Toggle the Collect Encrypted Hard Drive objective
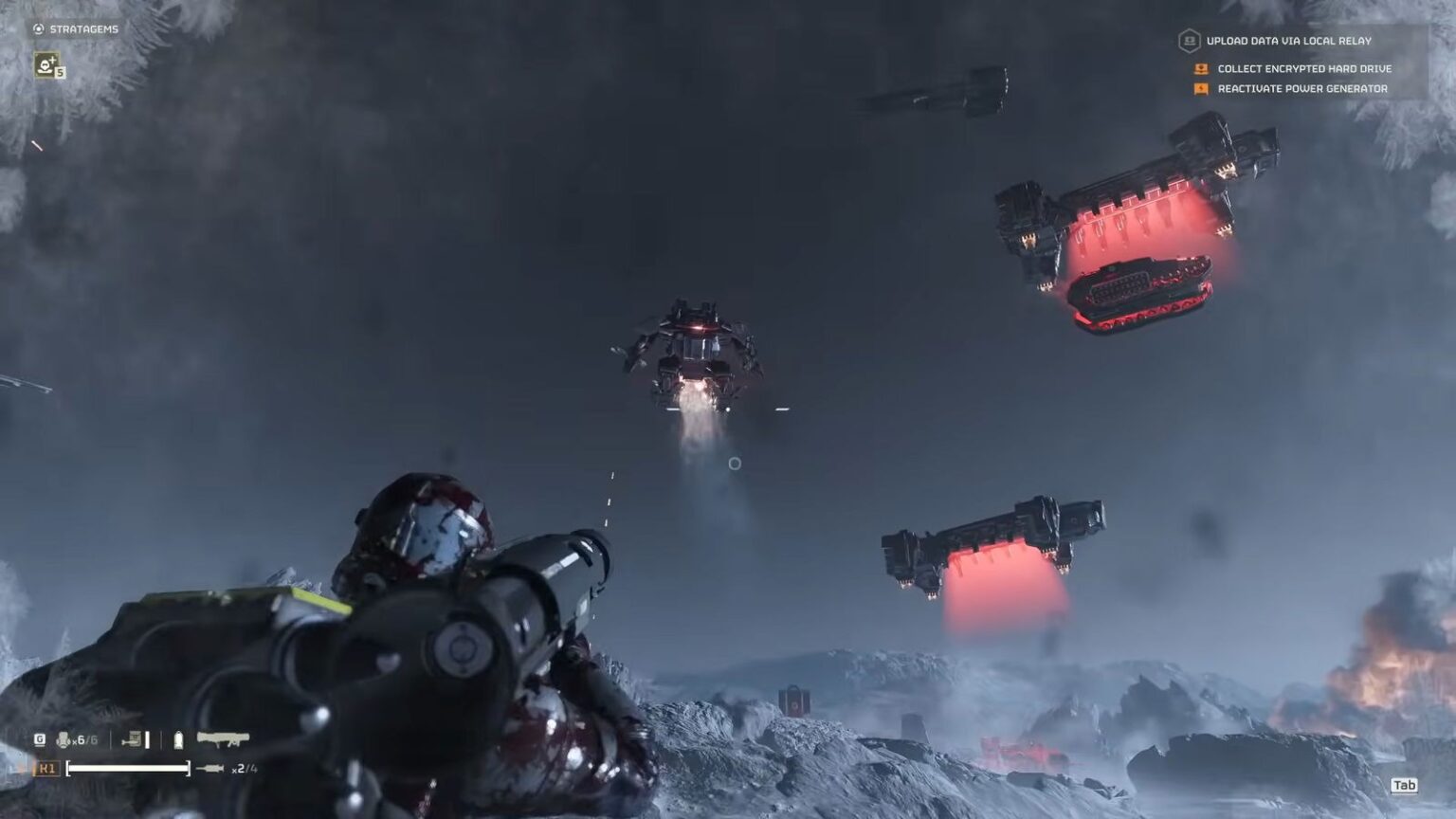This screenshot has height=819, width=1456. tap(1303, 68)
